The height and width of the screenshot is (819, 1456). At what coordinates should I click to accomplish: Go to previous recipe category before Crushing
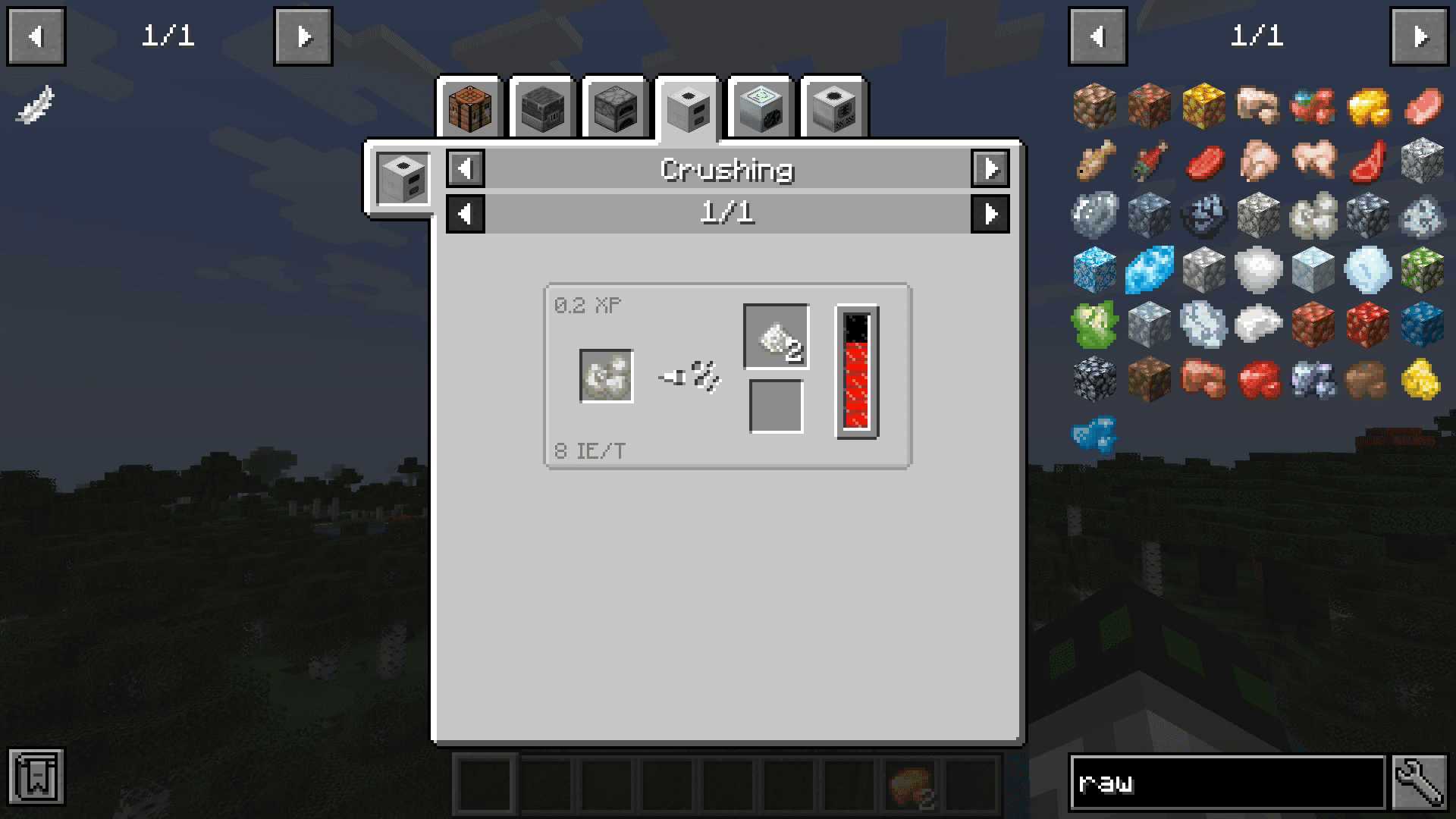[x=466, y=168]
